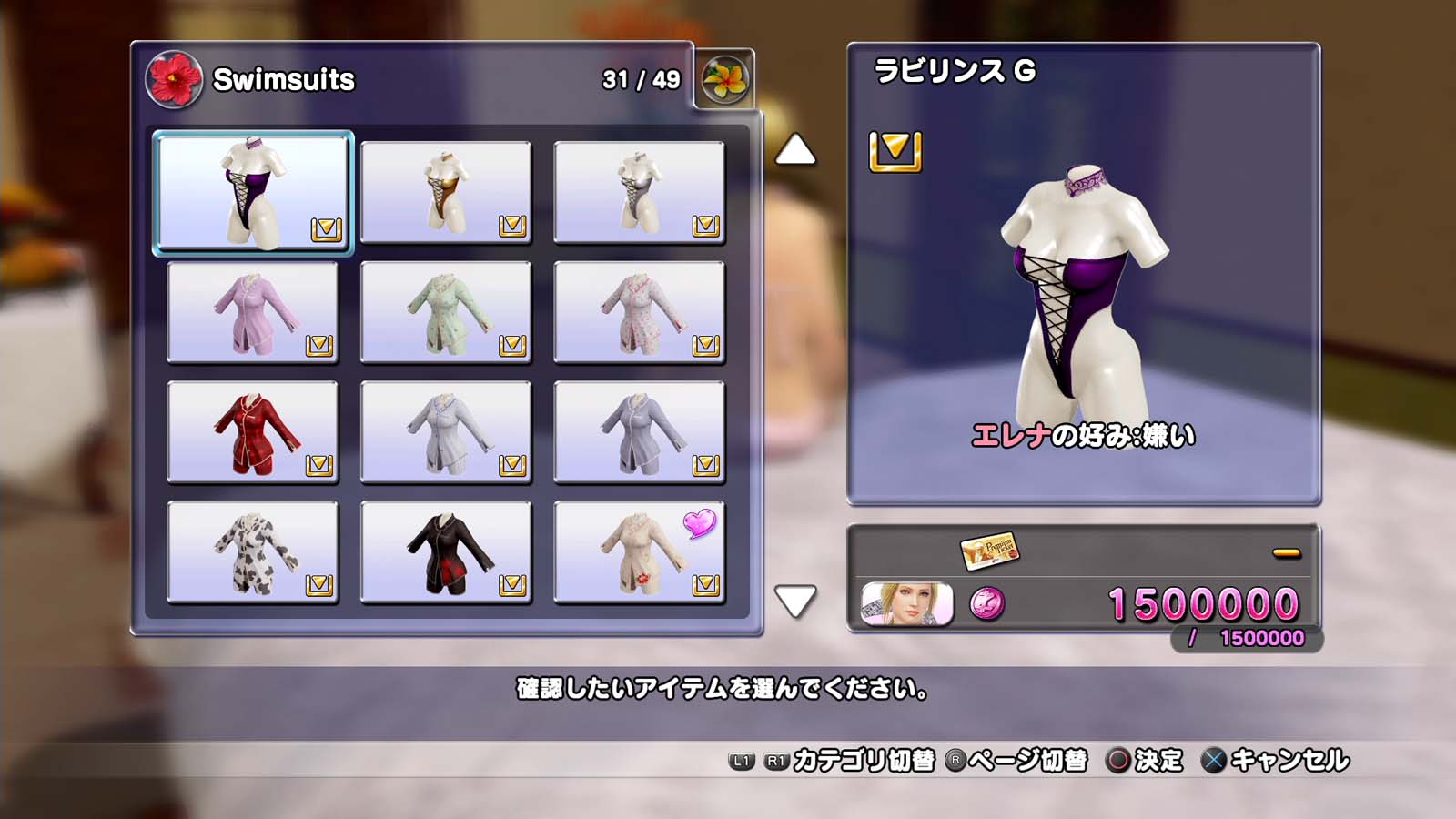This screenshot has width=1456, height=819.
Task: Pick the lavender pajama outfit
Action: [253, 312]
